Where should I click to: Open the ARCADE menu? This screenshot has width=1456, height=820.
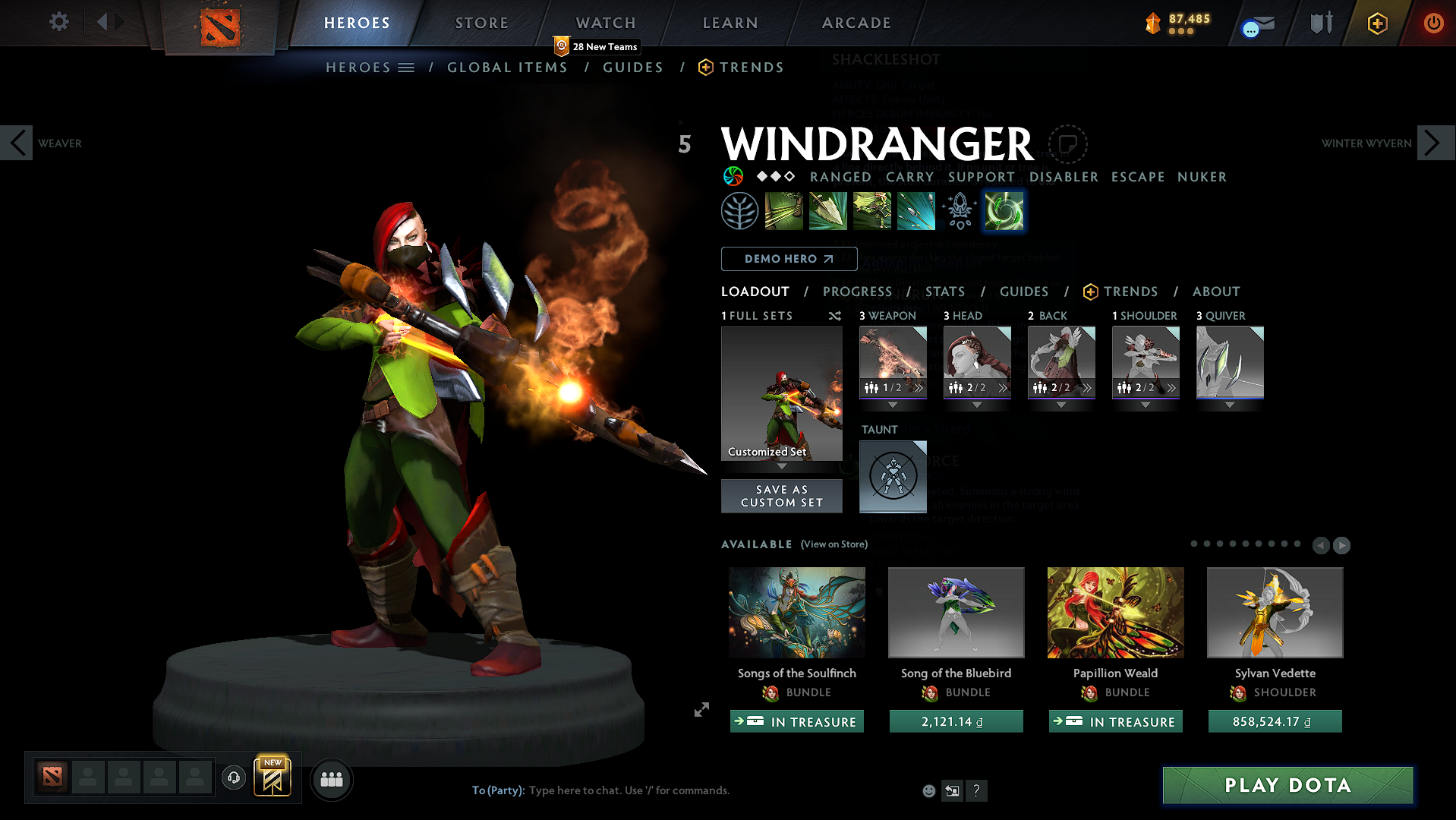(x=856, y=22)
